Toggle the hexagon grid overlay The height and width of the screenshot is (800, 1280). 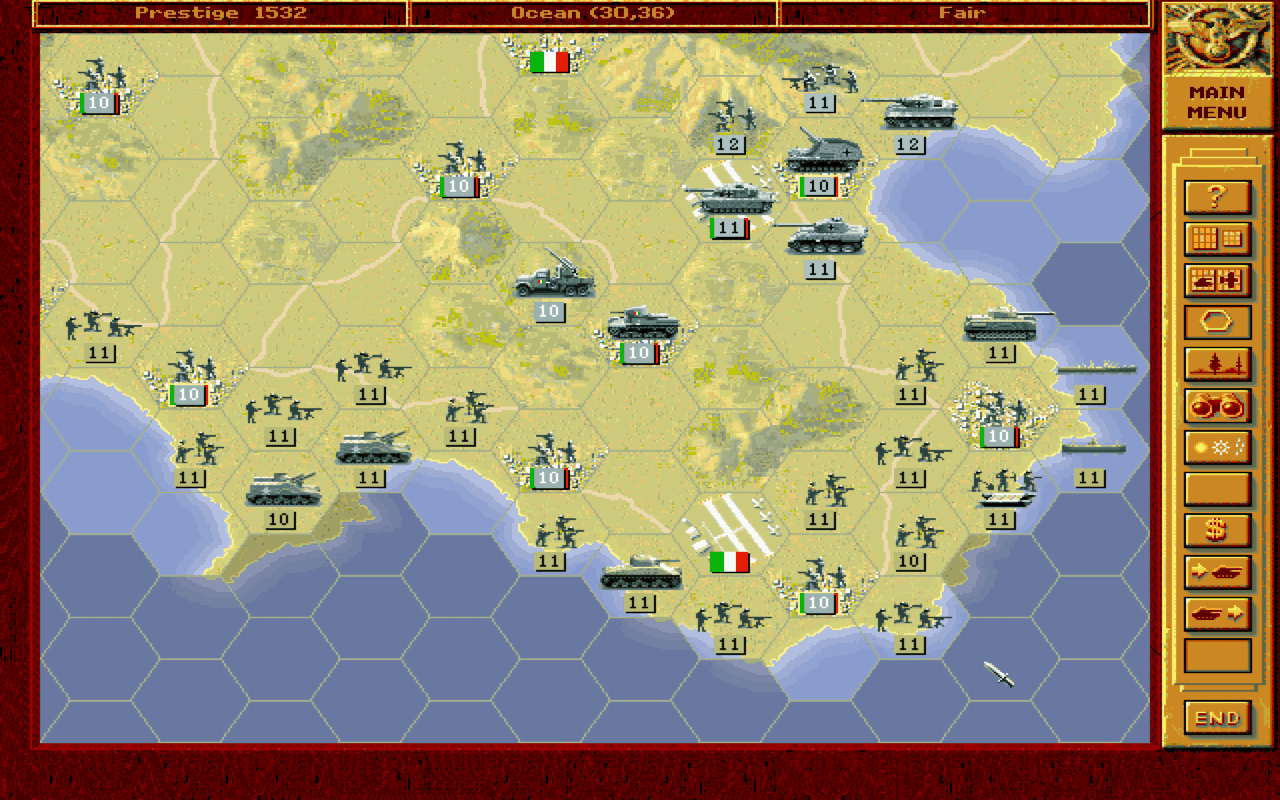[1217, 322]
